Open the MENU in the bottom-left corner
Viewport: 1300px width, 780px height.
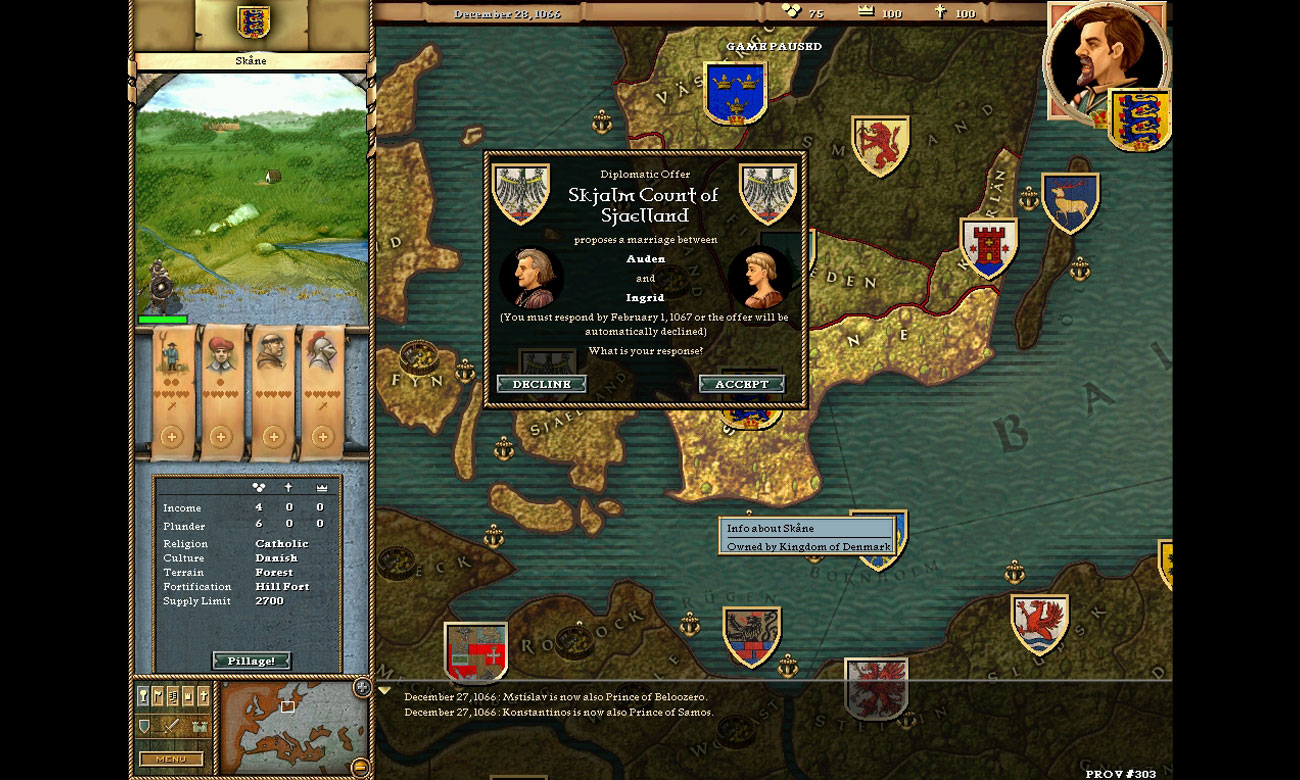click(x=172, y=759)
